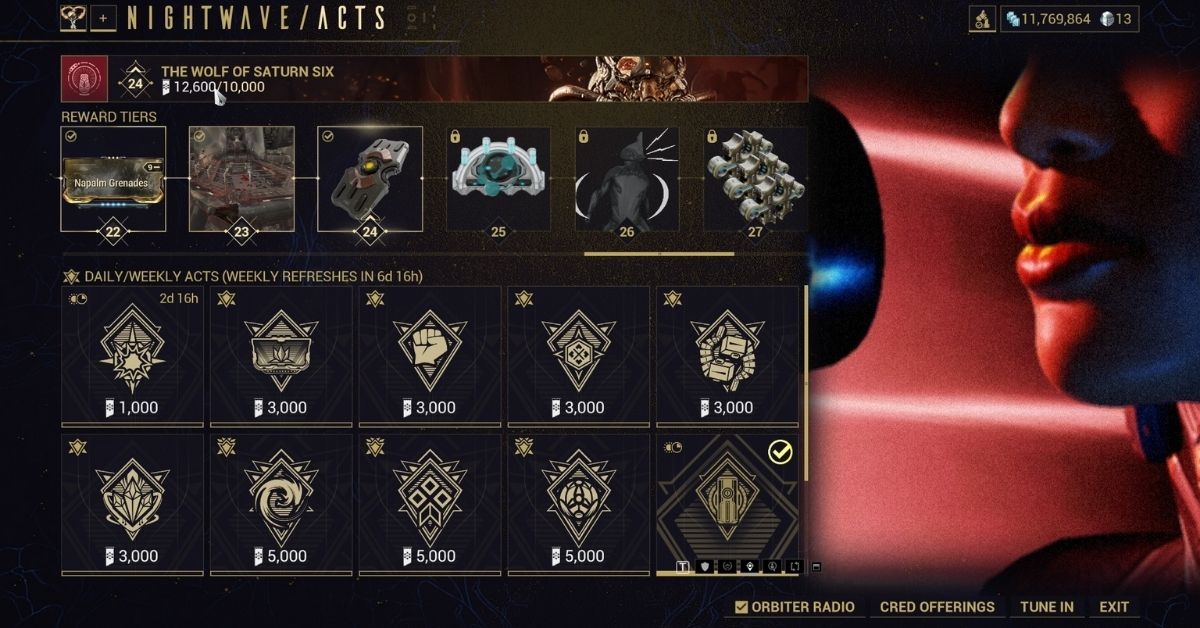Exit the Nightwave Acts screen

click(1114, 607)
